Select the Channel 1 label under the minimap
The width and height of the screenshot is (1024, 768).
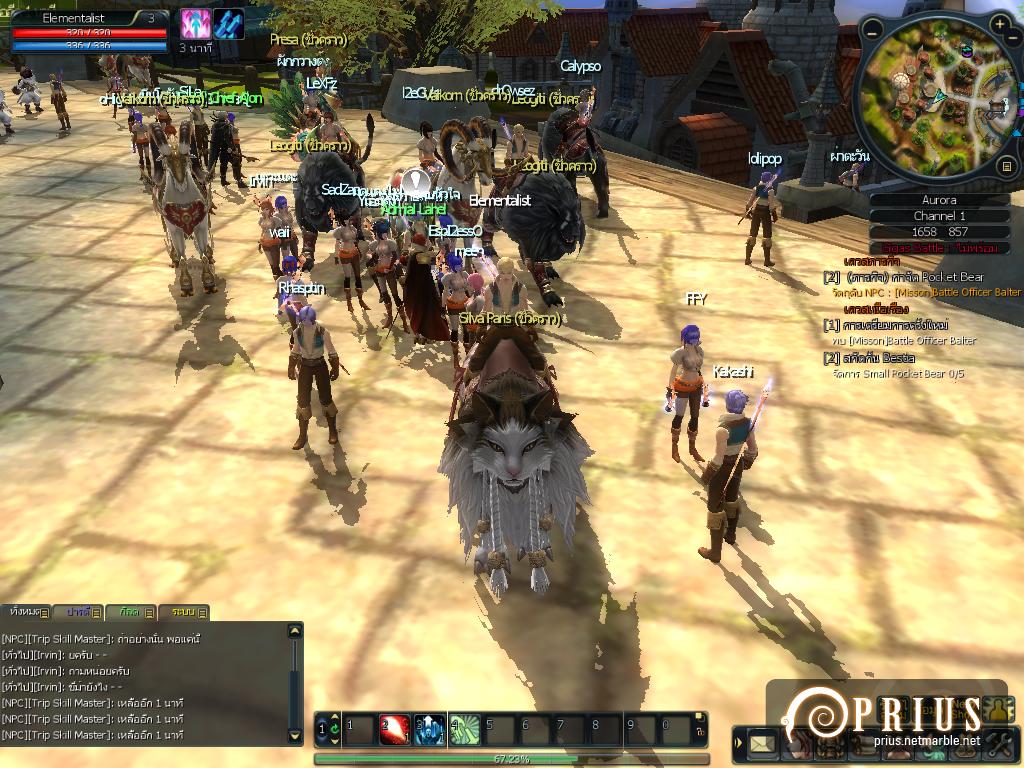[939, 216]
